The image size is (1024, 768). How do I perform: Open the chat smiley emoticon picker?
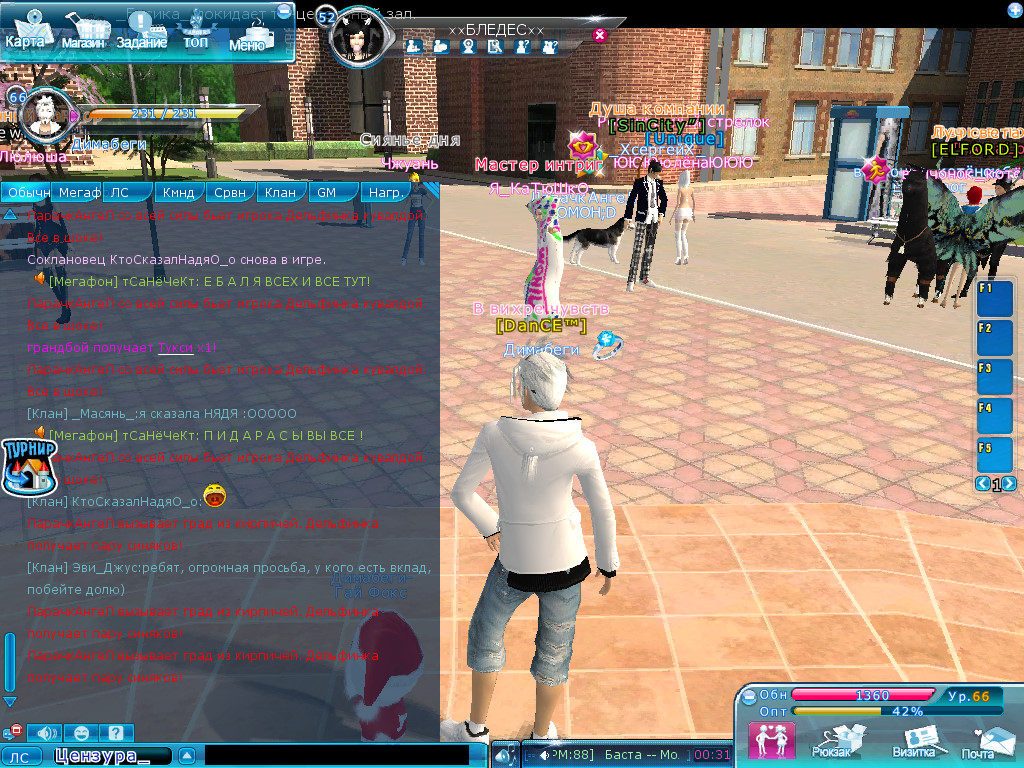click(82, 733)
